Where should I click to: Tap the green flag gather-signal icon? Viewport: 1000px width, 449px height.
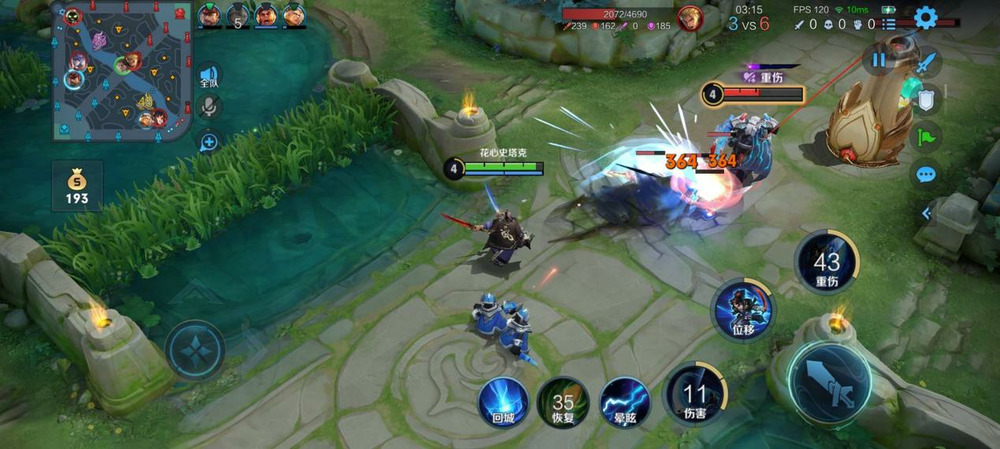point(927,136)
